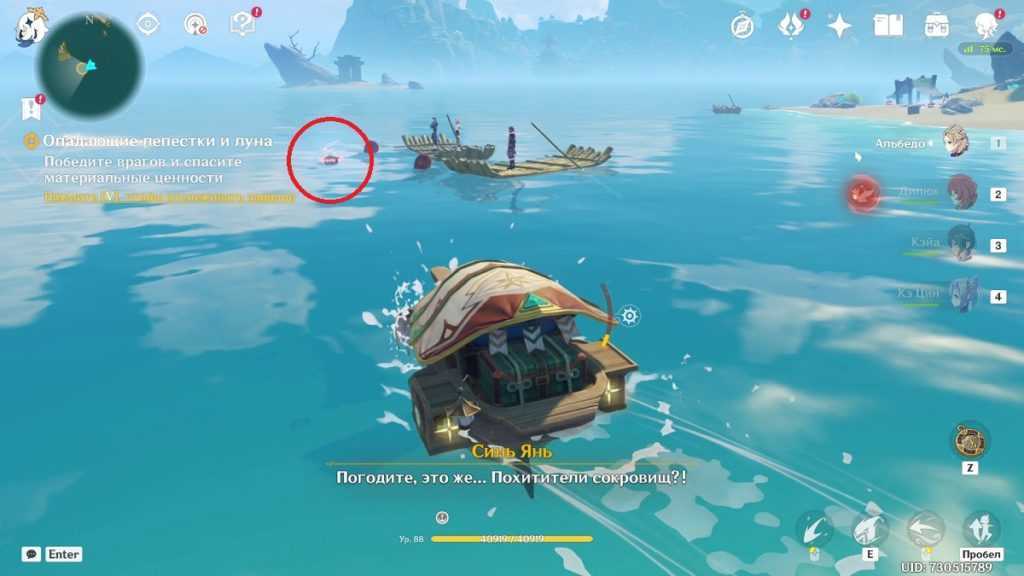Switch to party member Кэ Цин

pyautogui.click(x=961, y=295)
